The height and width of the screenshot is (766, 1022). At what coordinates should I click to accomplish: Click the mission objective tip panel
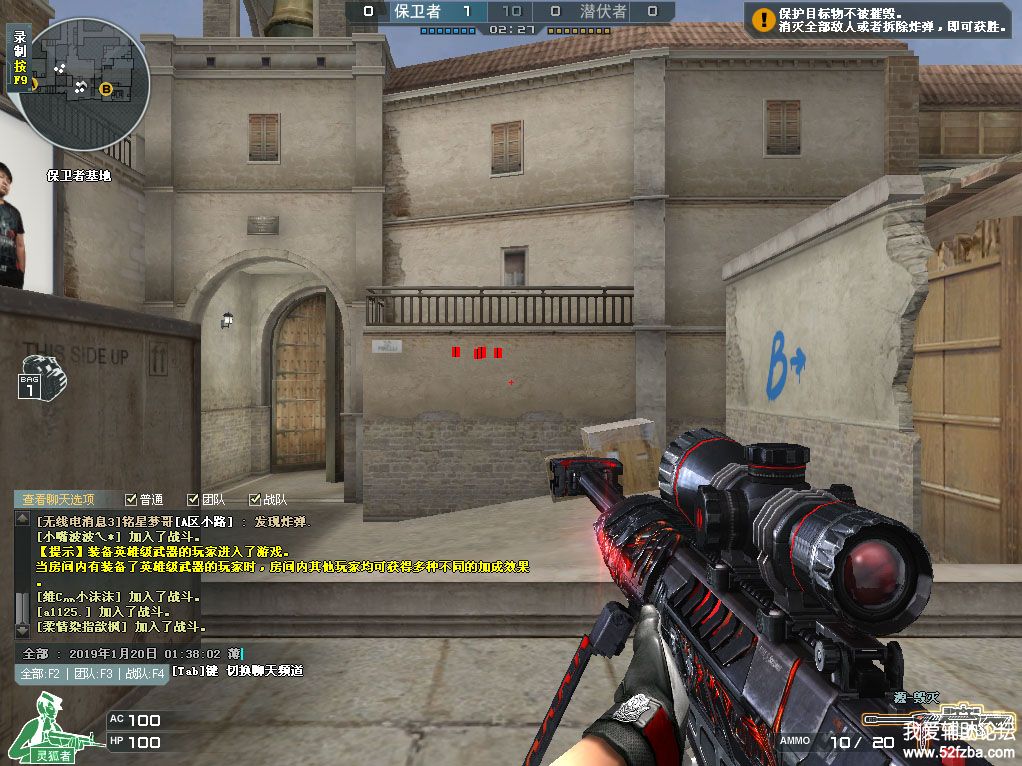(x=880, y=21)
